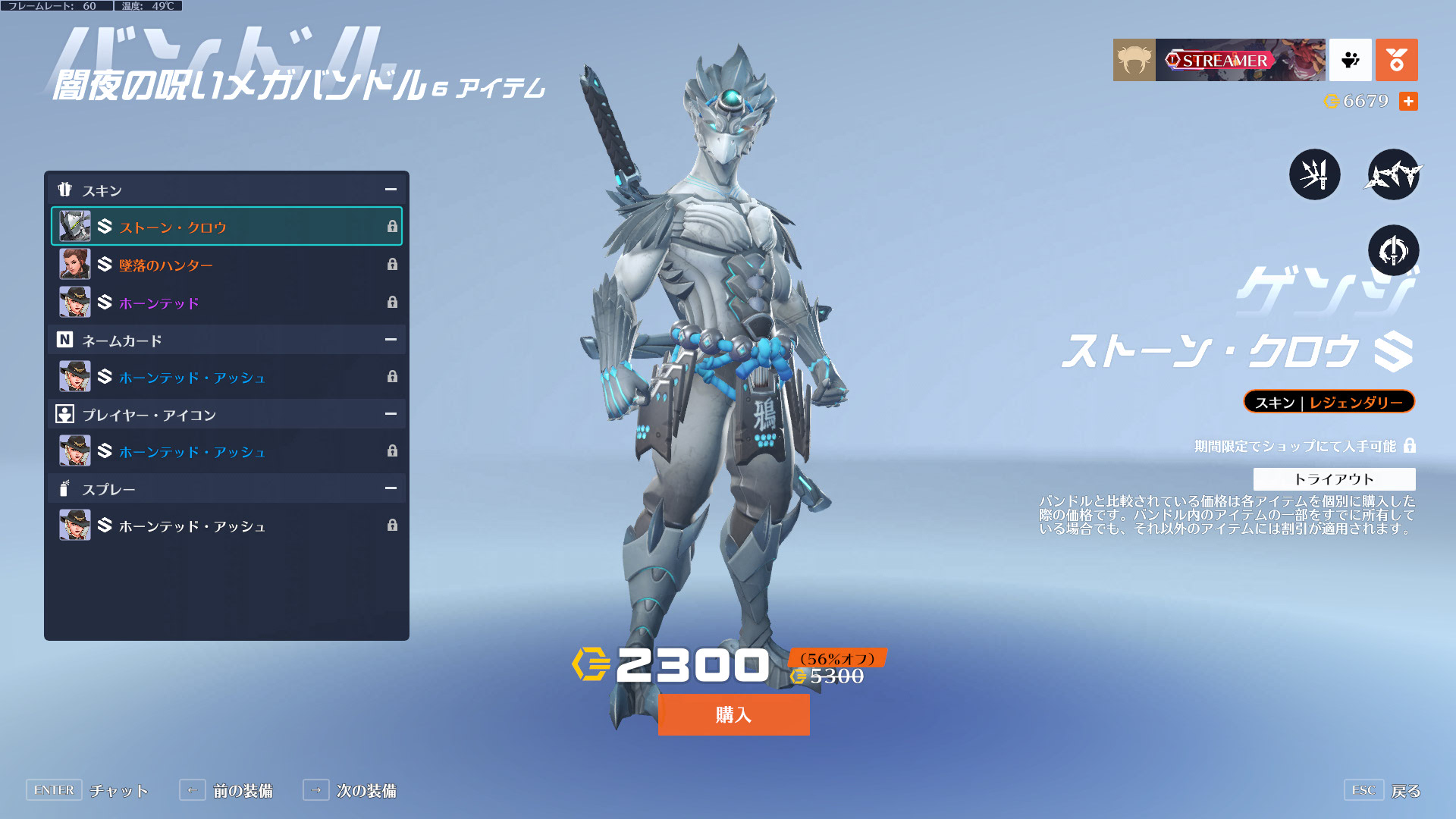Select the 墜落のハンター skin row
This screenshot has height=819, width=1456.
pos(226,265)
